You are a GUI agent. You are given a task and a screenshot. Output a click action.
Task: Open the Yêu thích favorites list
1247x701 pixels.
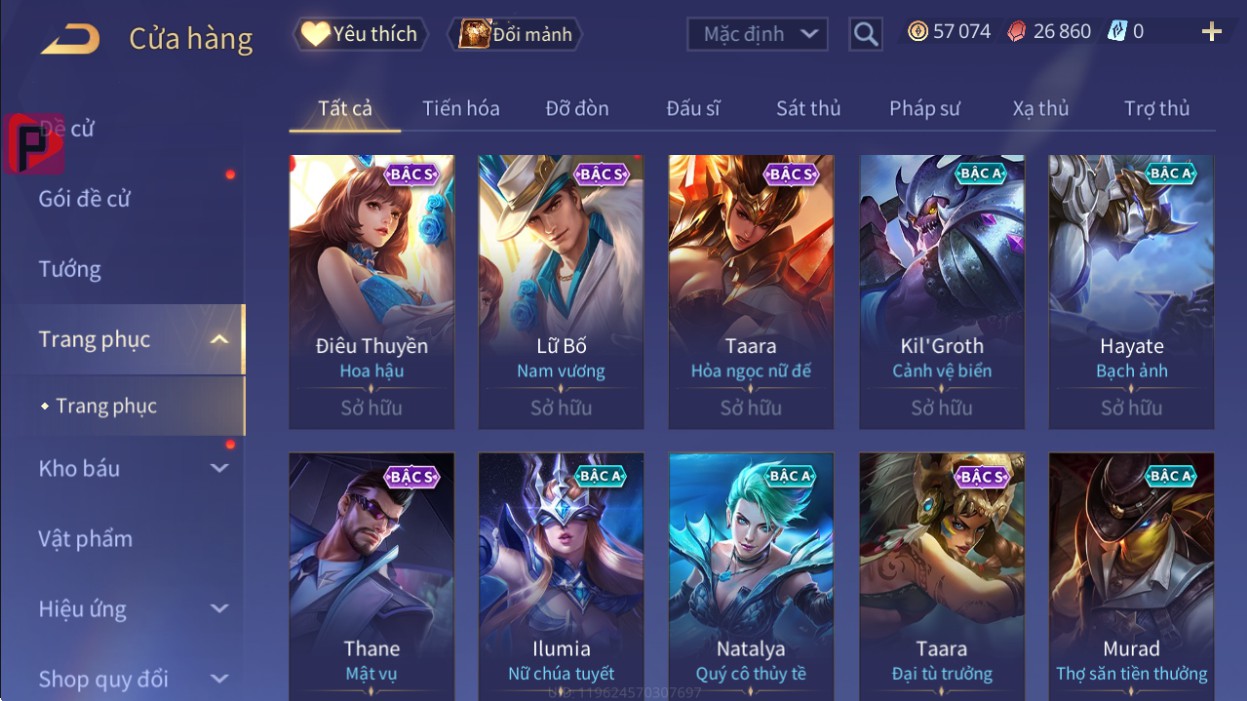(360, 34)
